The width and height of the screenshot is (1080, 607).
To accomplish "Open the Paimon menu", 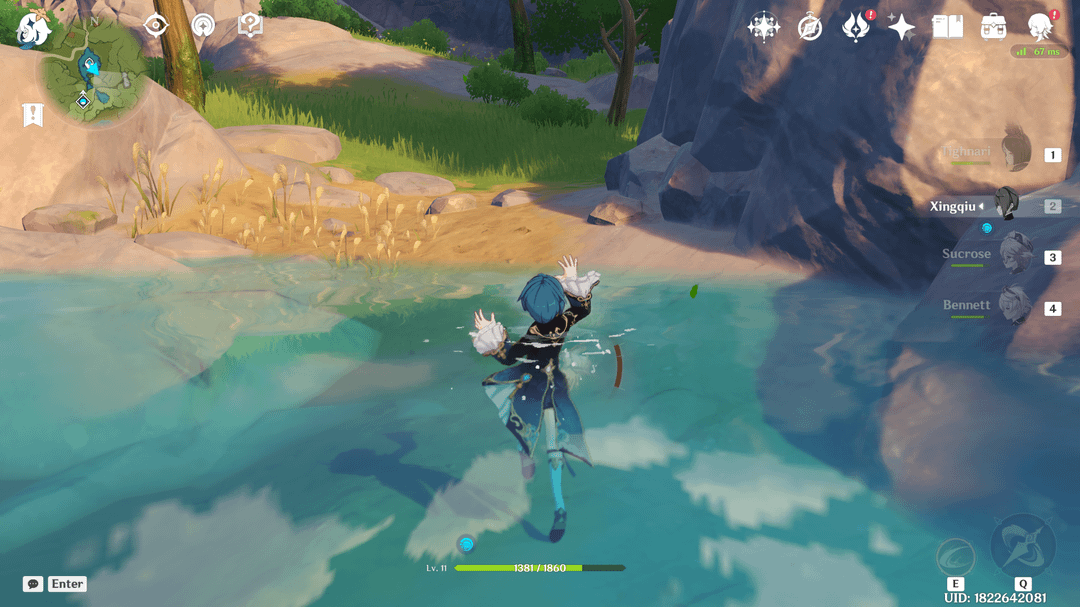I will click(x=34, y=27).
